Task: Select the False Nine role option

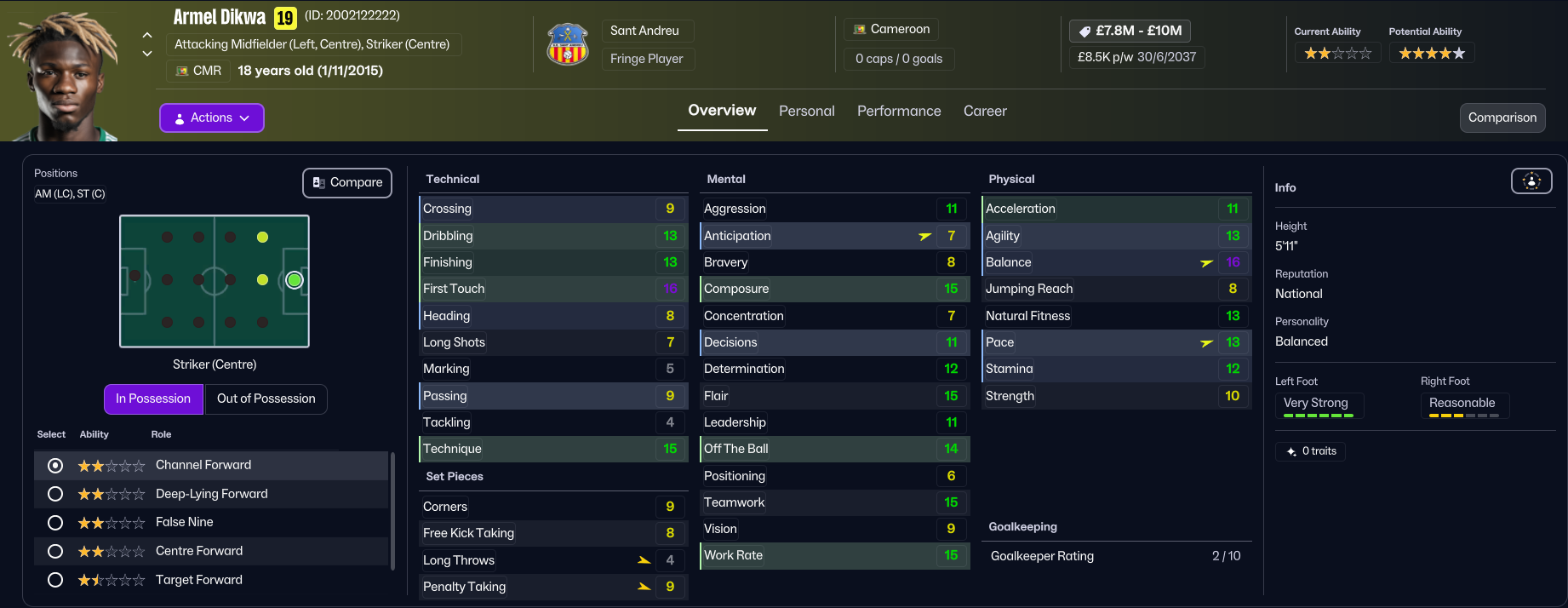Action: [55, 522]
